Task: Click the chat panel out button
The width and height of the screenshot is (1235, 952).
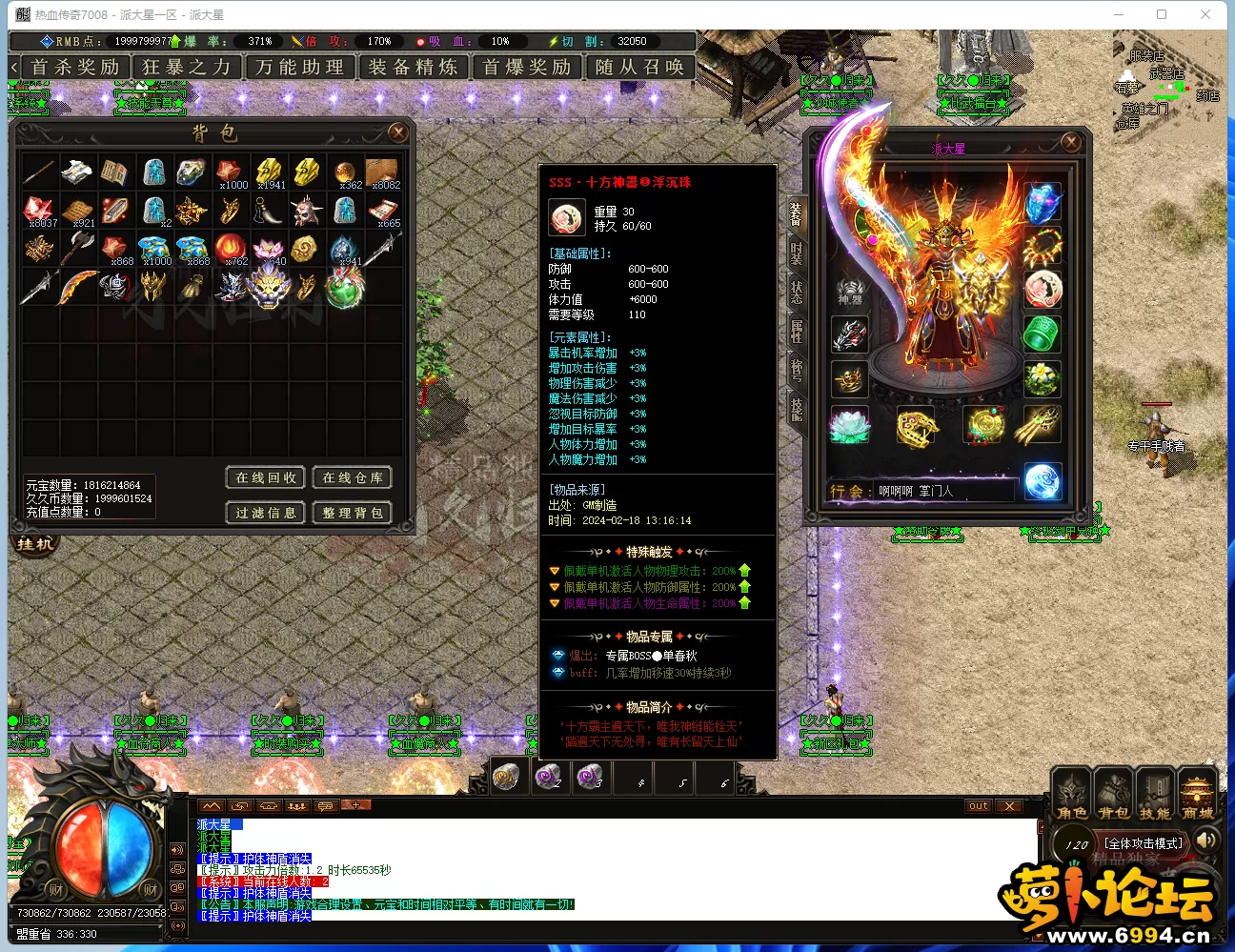Action: tap(979, 806)
